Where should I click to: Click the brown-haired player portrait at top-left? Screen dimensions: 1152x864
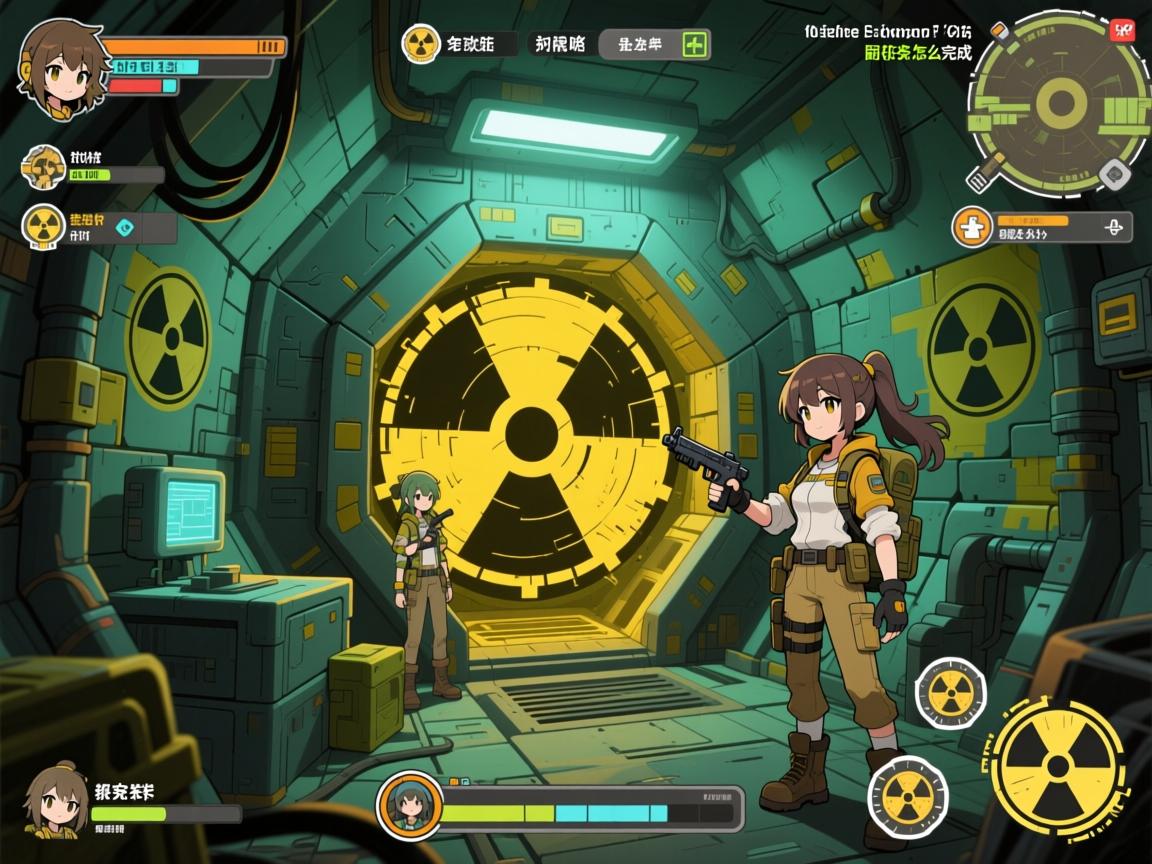pyautogui.click(x=58, y=62)
